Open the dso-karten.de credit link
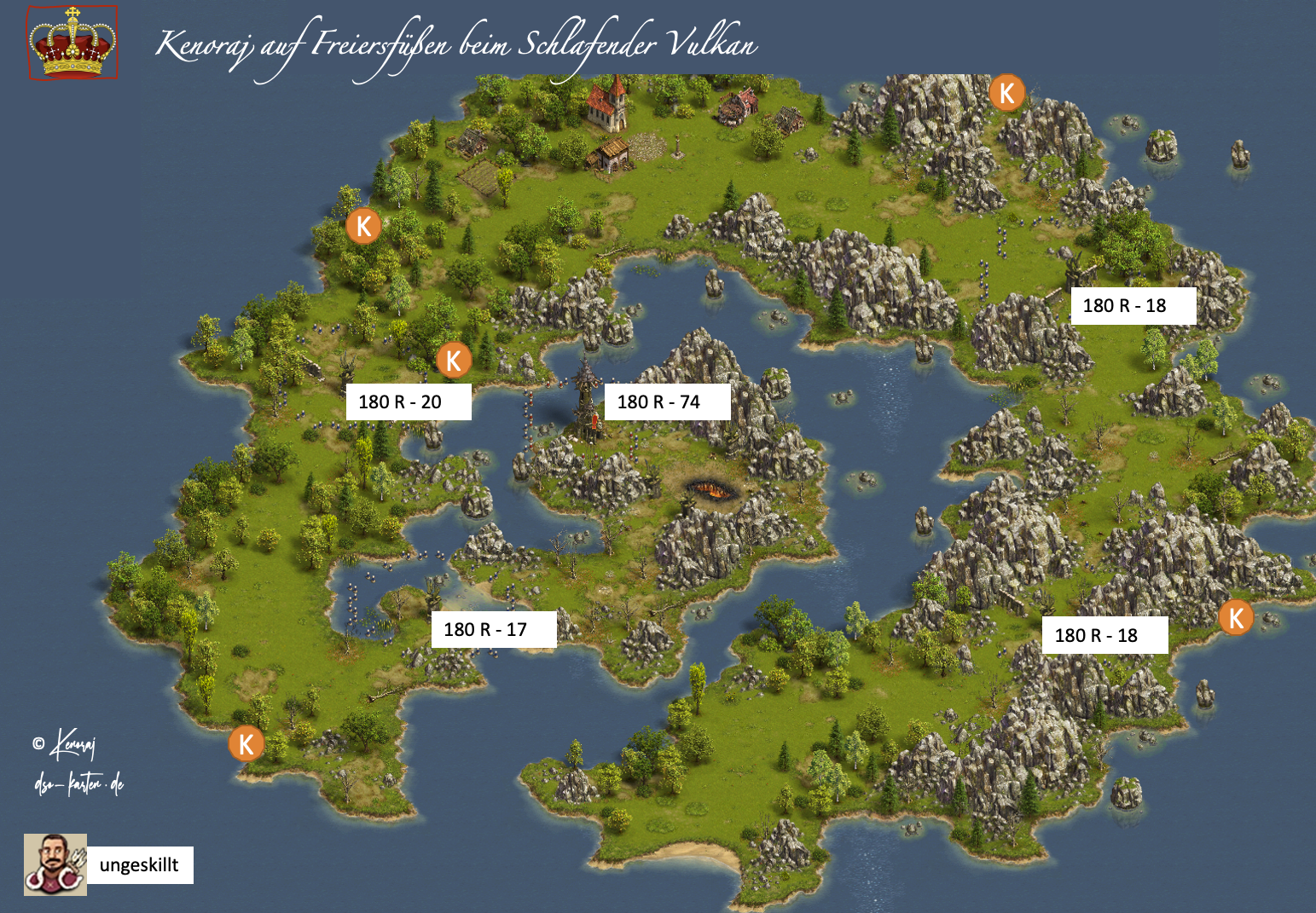 pyautogui.click(x=79, y=784)
